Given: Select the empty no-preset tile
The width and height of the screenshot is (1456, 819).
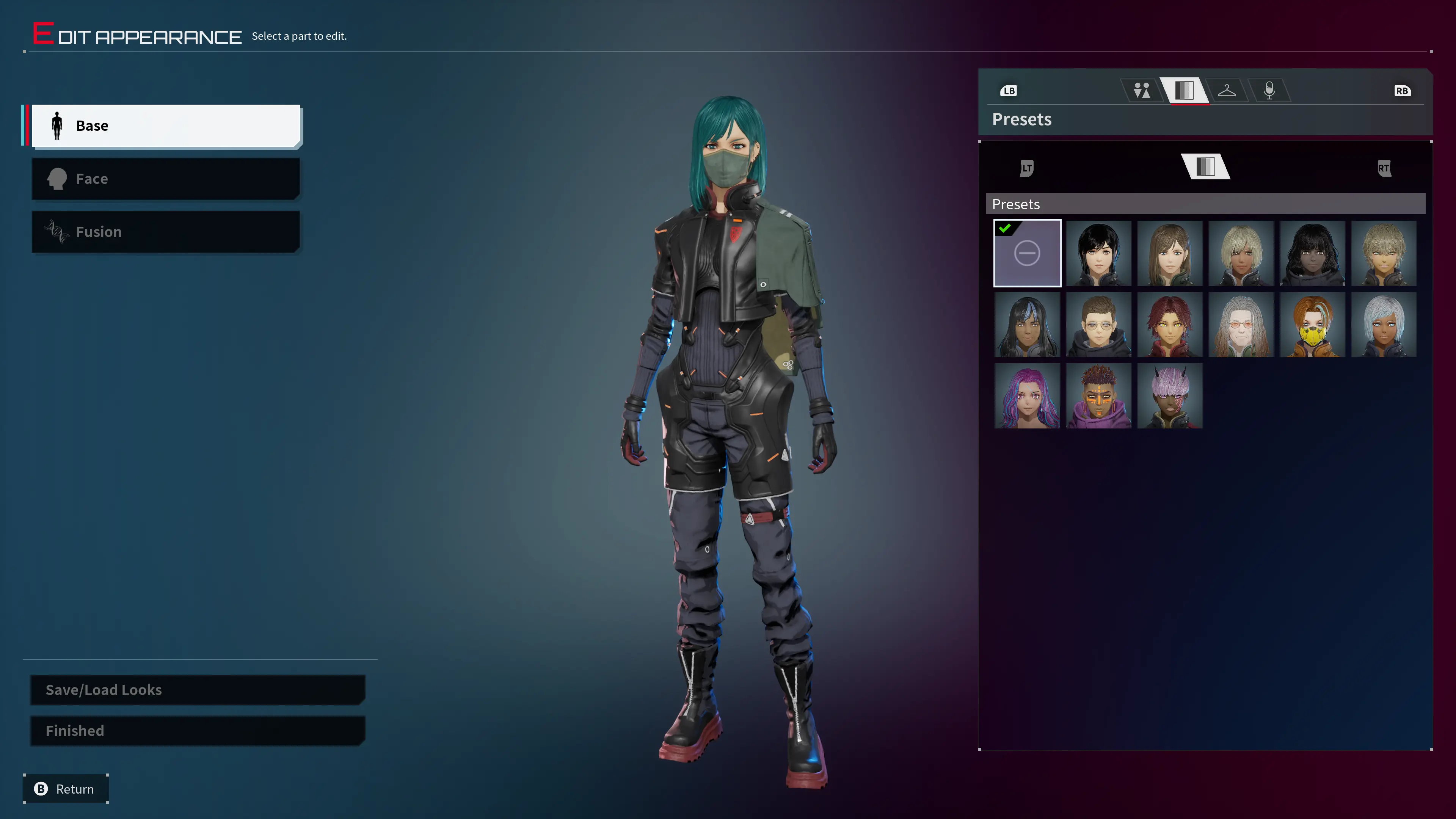Looking at the screenshot, I should (1027, 253).
